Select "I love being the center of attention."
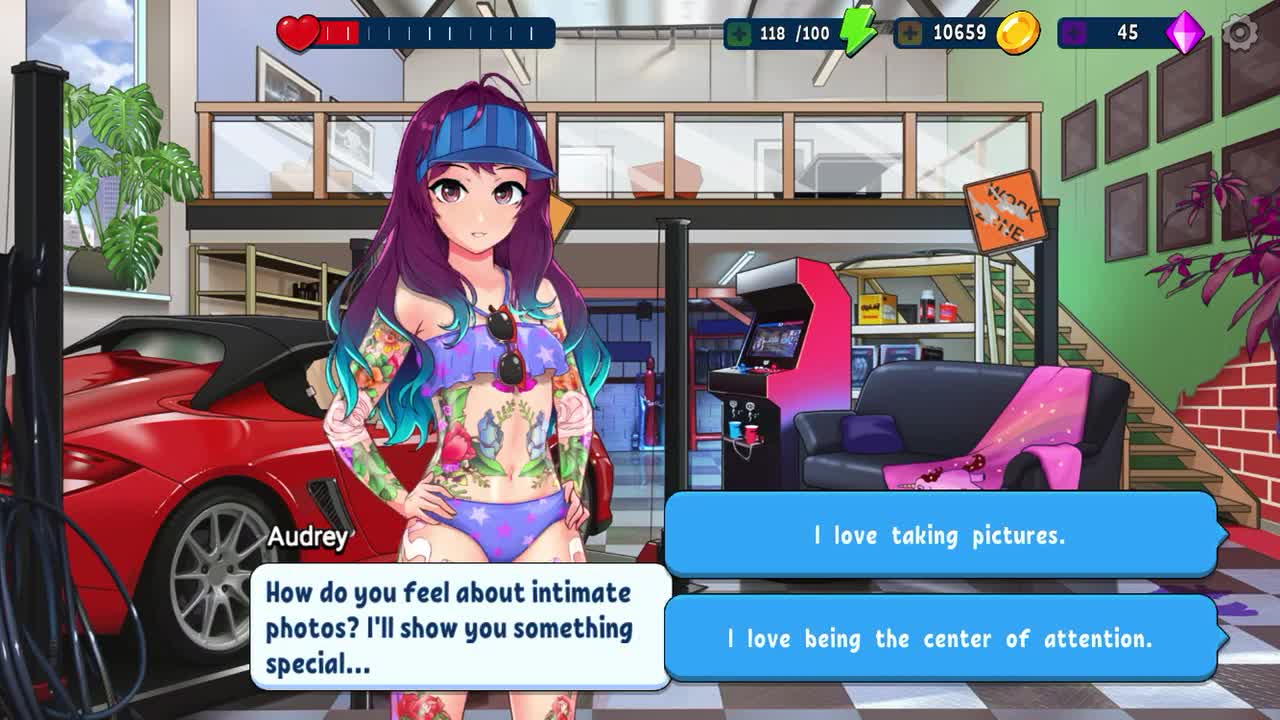 pyautogui.click(x=940, y=638)
